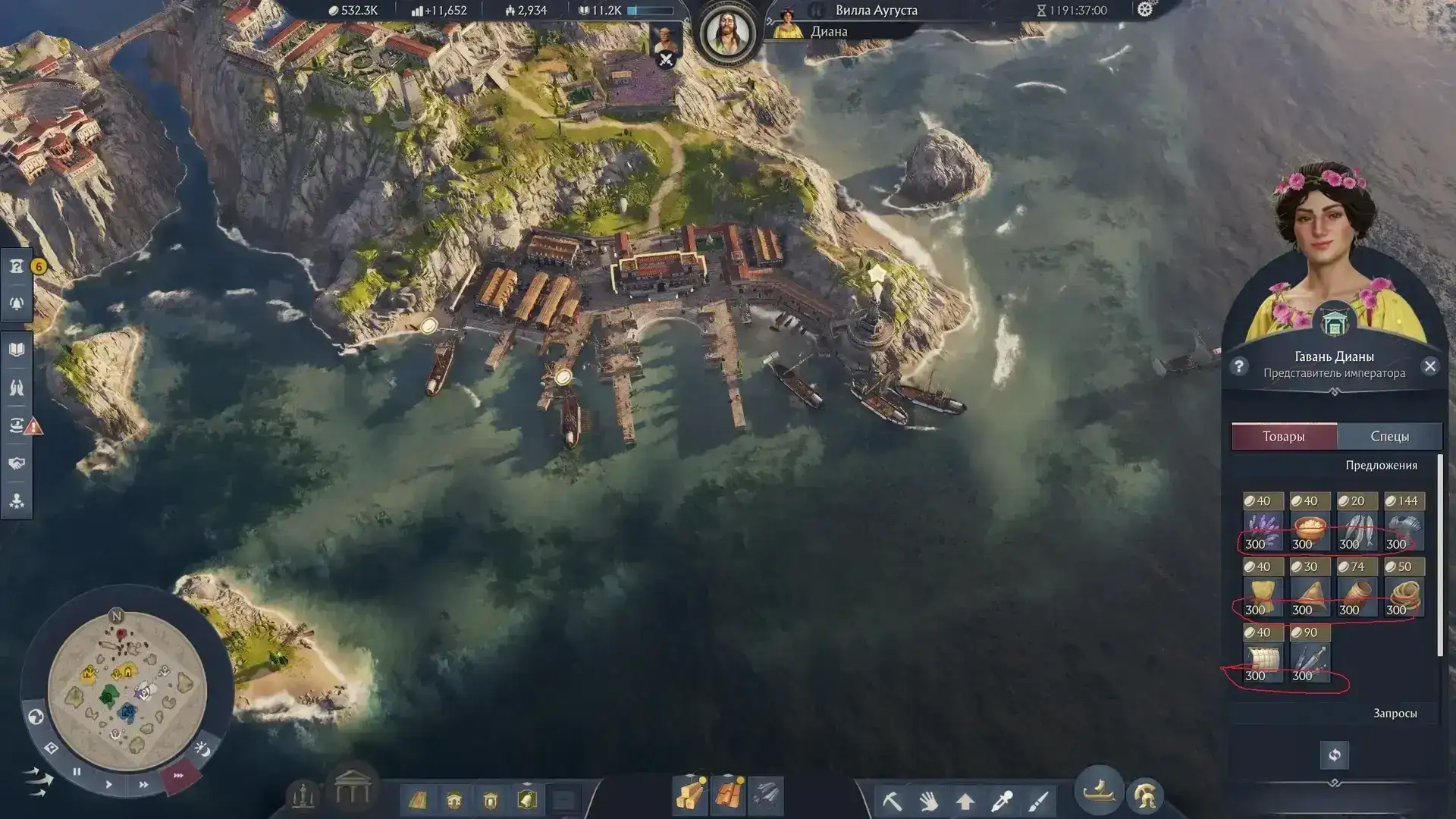1456x819 pixels.
Task: Set game speed to fastest triple arrow
Action: [x=179, y=776]
